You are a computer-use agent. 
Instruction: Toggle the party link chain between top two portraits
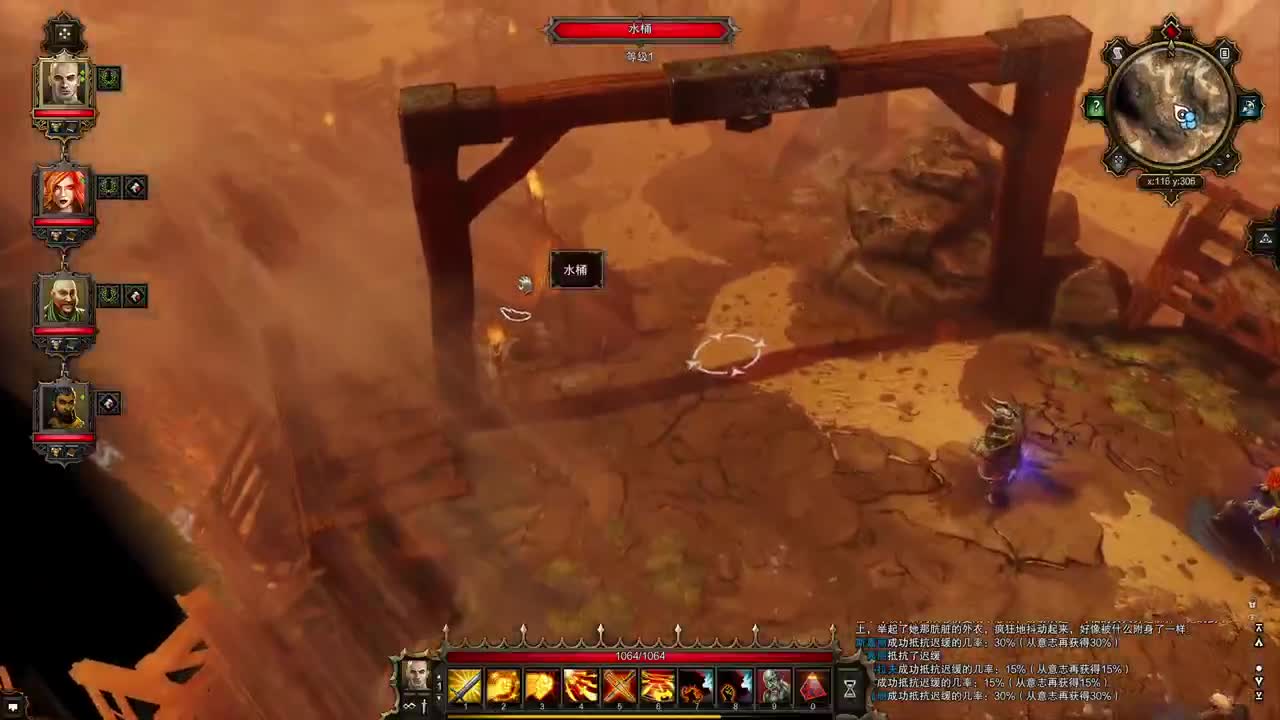64,152
